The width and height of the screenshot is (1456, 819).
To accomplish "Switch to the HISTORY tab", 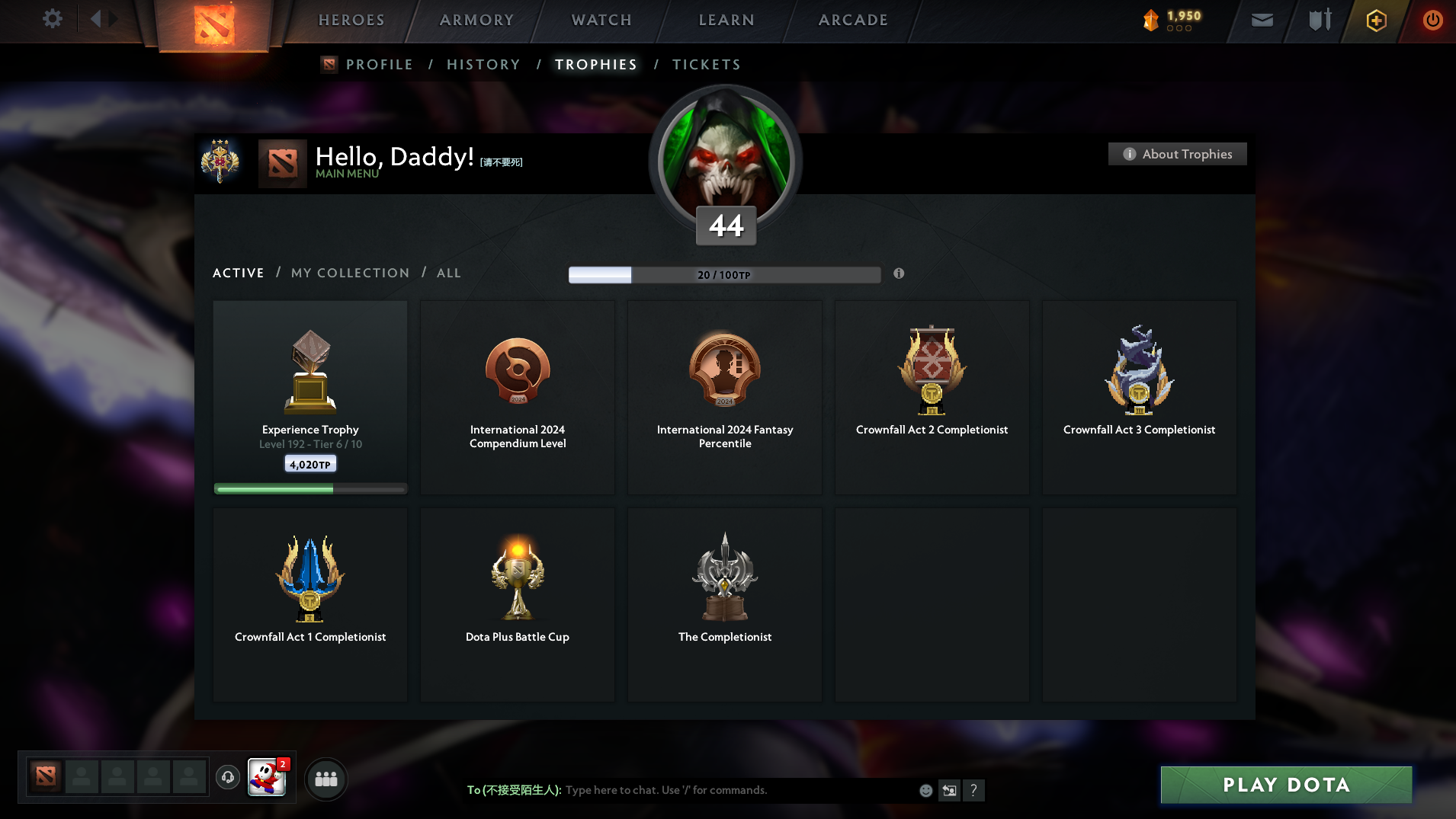I will tap(483, 64).
